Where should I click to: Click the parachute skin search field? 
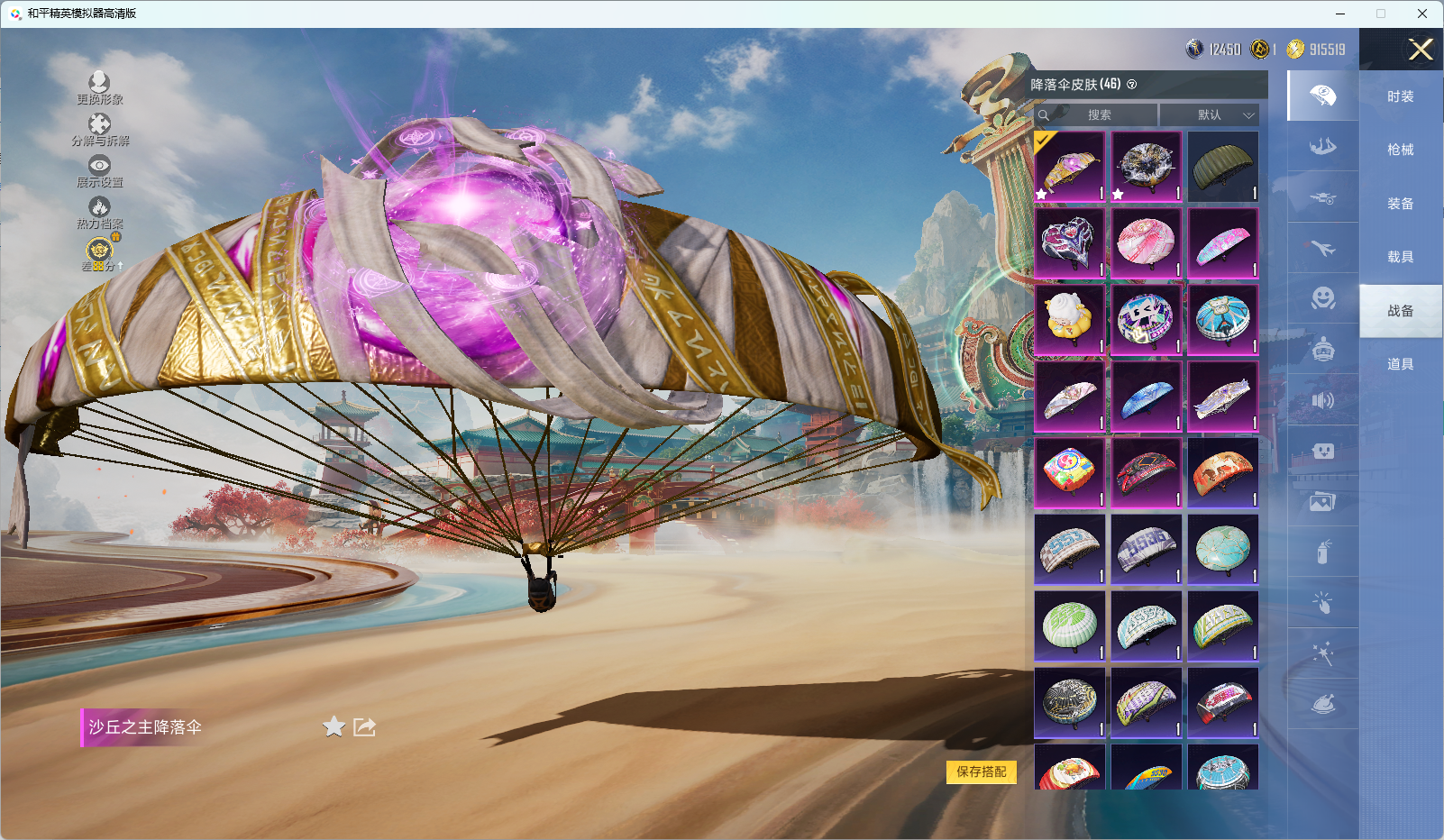pos(1098,115)
